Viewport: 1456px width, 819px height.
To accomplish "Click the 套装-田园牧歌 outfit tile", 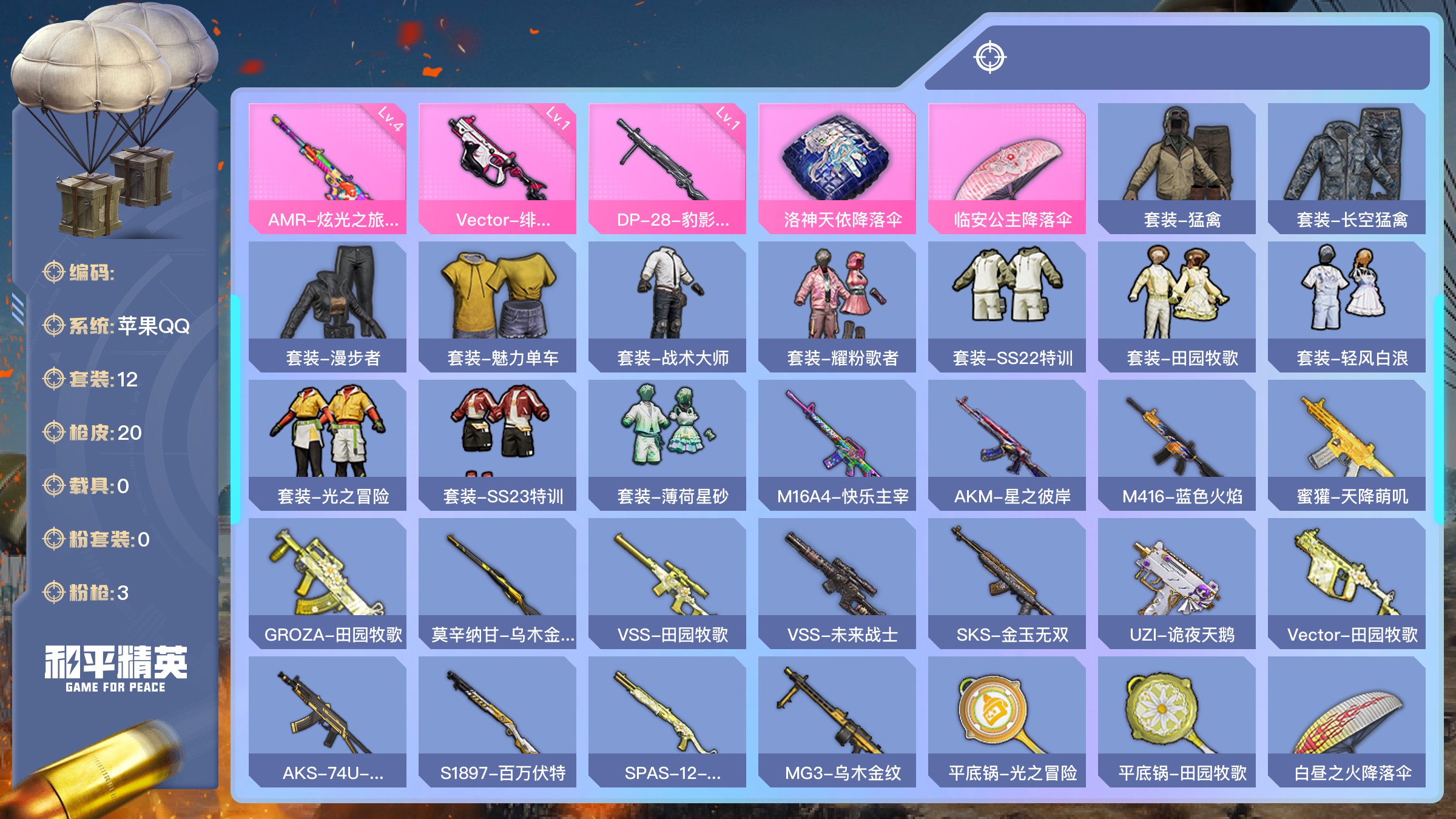I will (1177, 306).
